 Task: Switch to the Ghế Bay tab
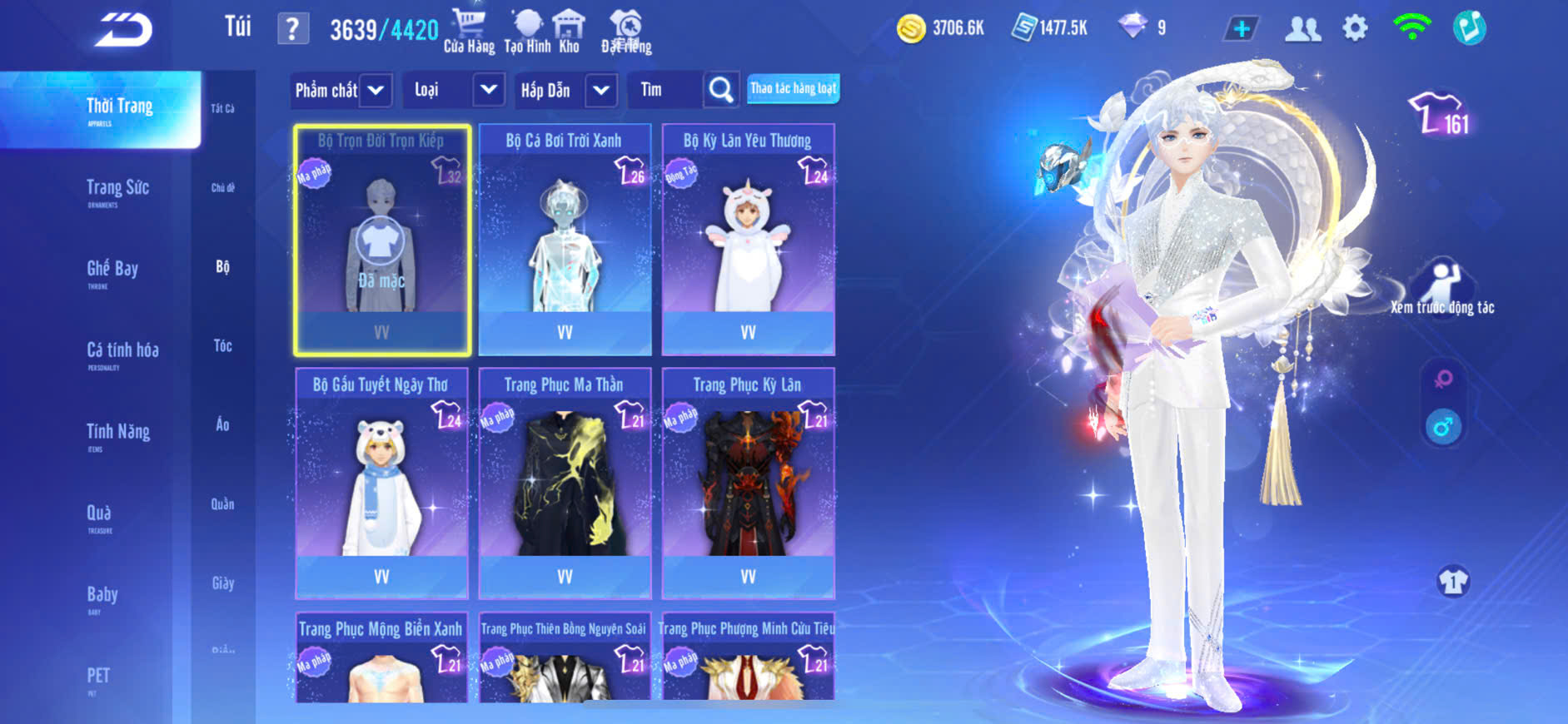pyautogui.click(x=112, y=270)
